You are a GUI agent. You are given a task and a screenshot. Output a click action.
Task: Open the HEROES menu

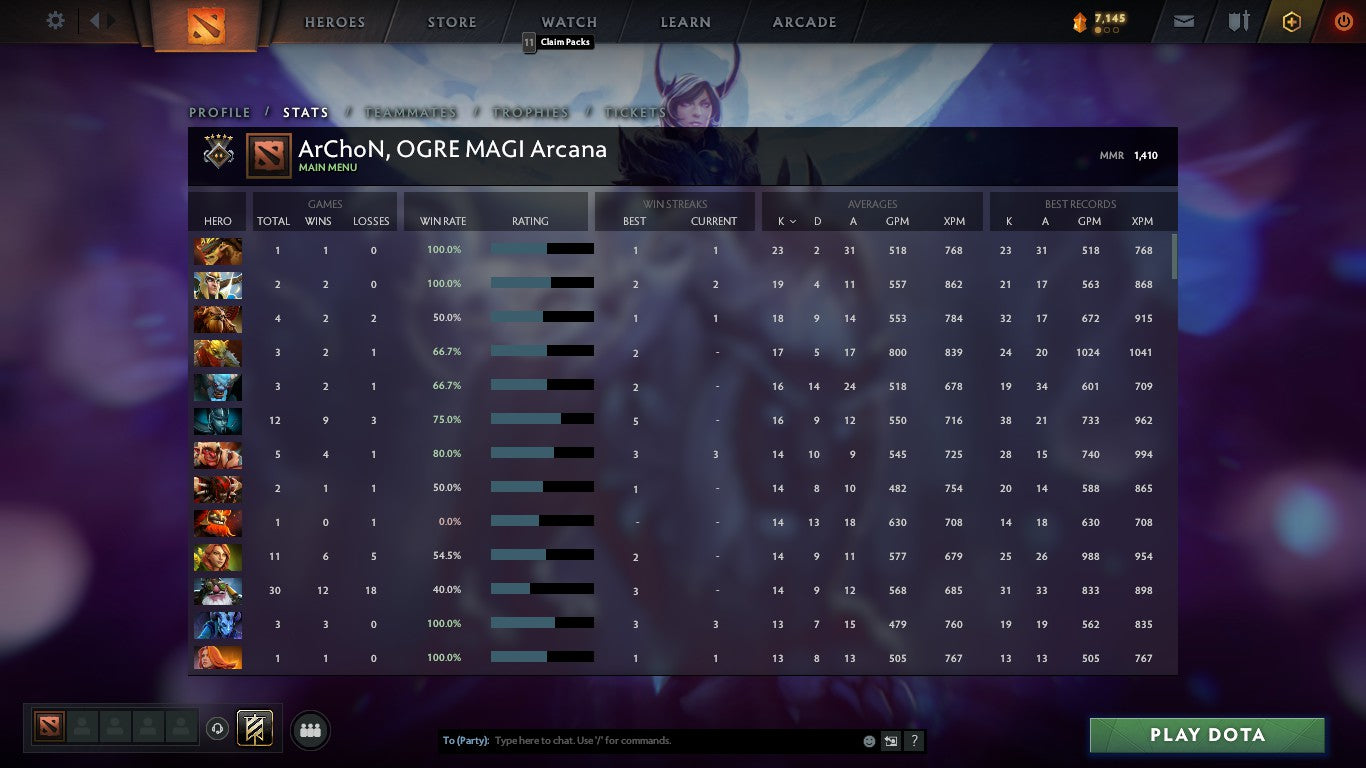click(x=334, y=22)
